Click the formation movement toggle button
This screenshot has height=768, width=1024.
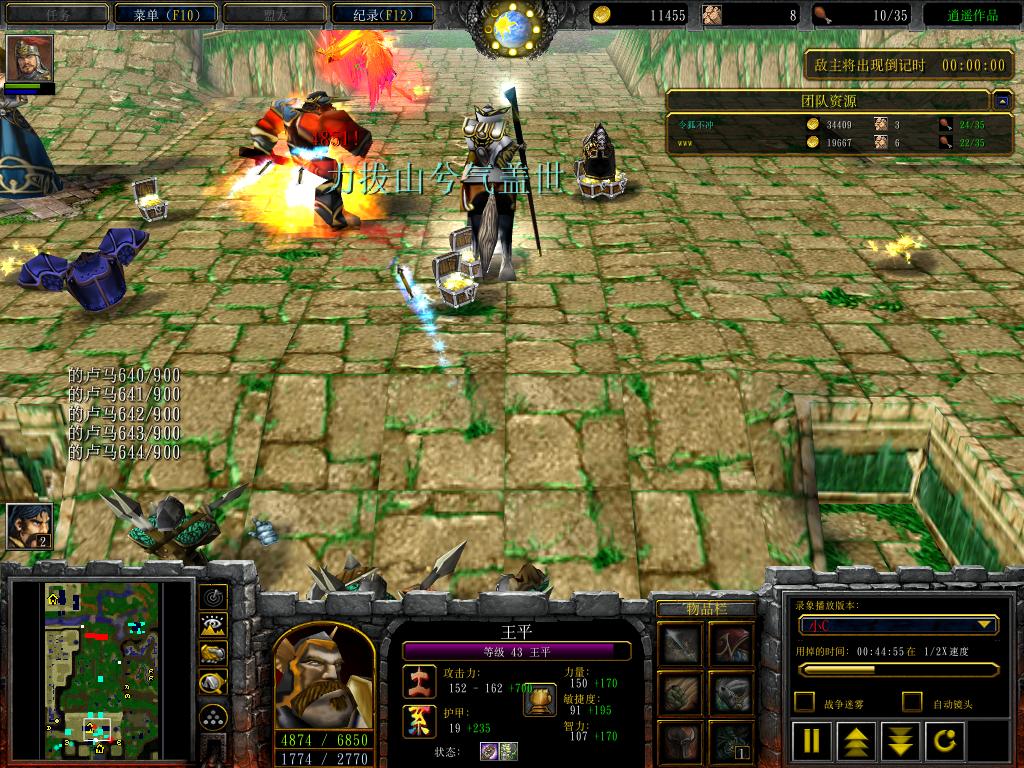tap(213, 716)
